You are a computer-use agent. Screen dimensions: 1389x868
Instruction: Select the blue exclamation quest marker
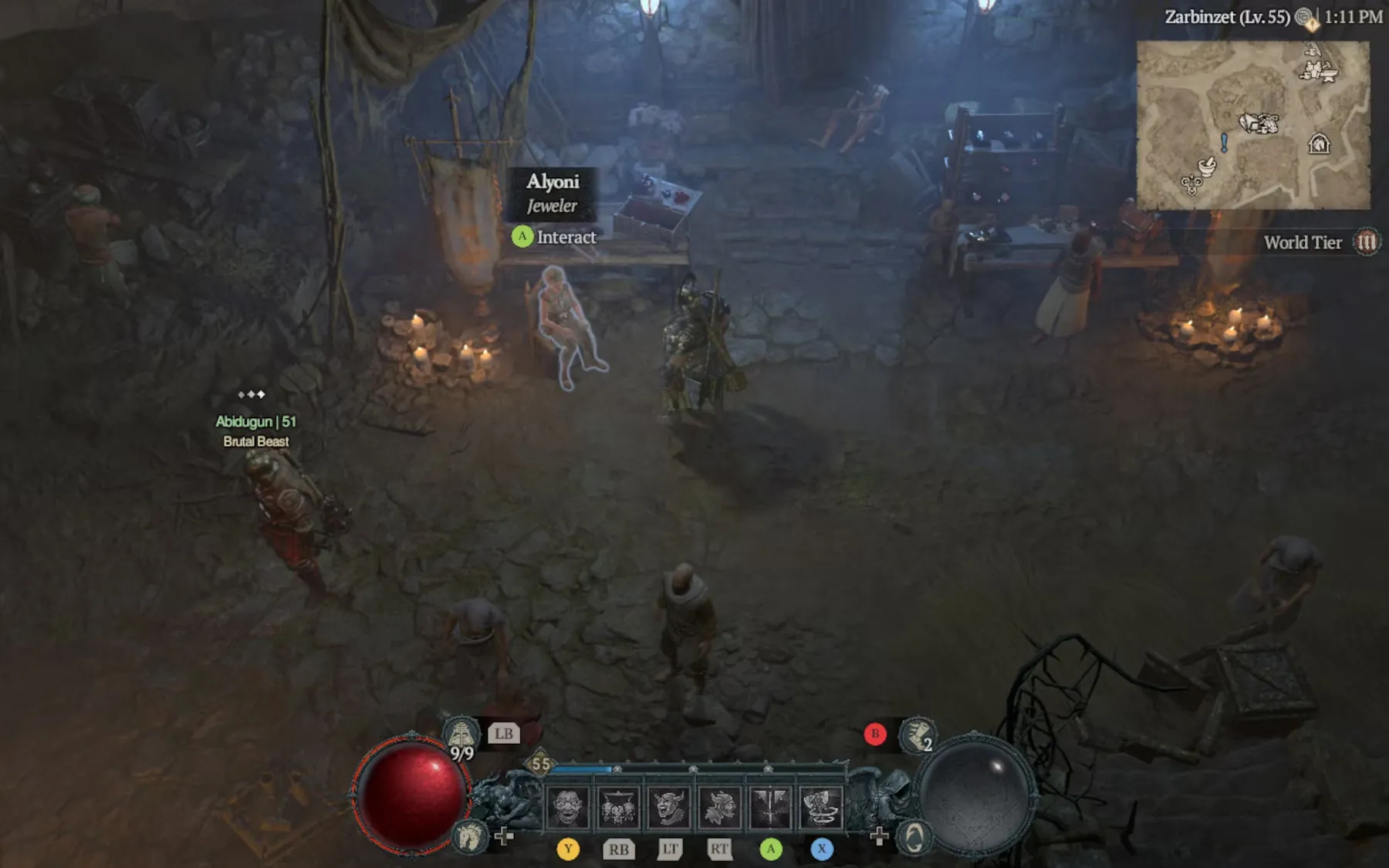tap(1224, 142)
